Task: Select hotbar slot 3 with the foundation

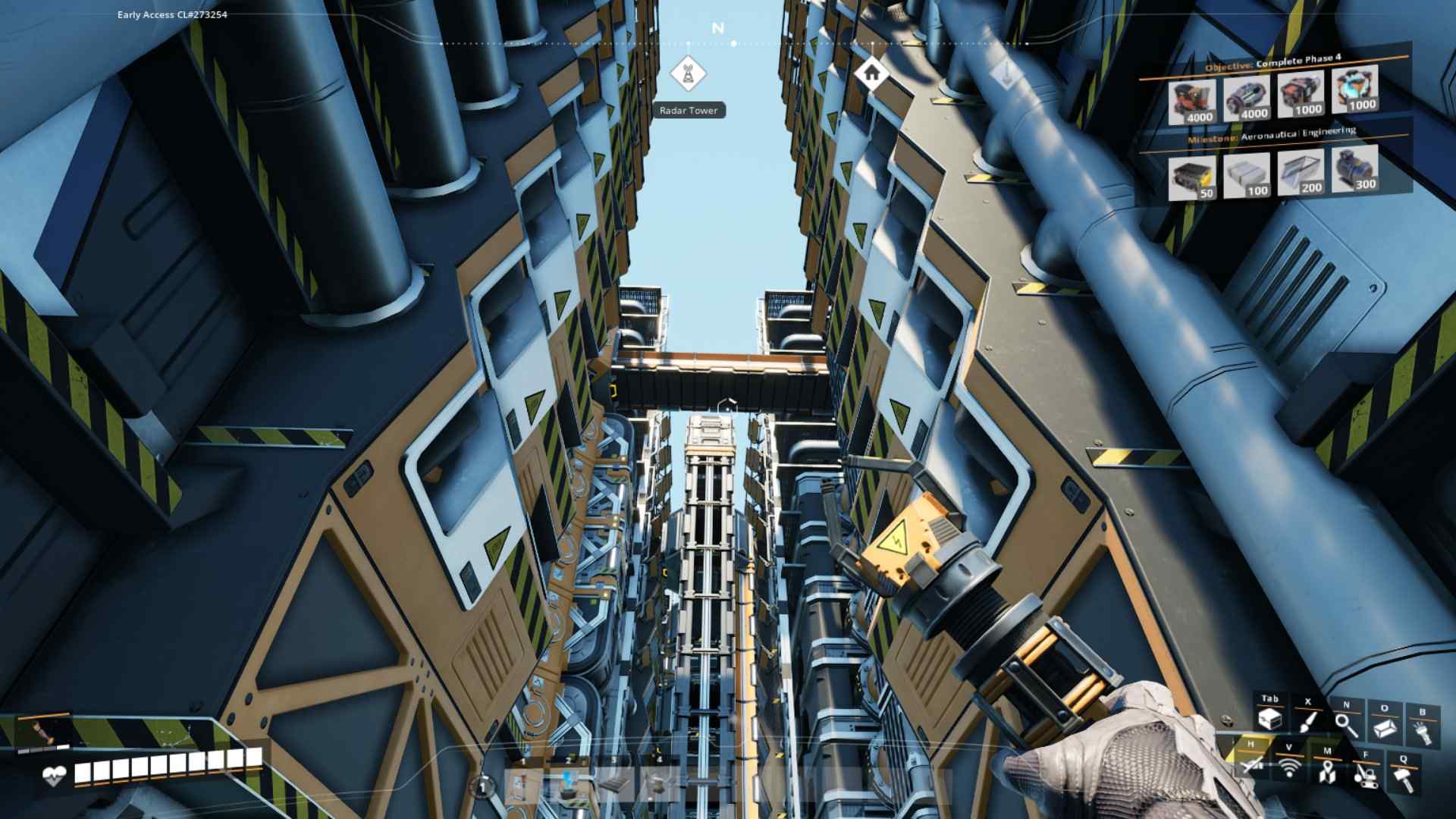Action: [x=614, y=785]
